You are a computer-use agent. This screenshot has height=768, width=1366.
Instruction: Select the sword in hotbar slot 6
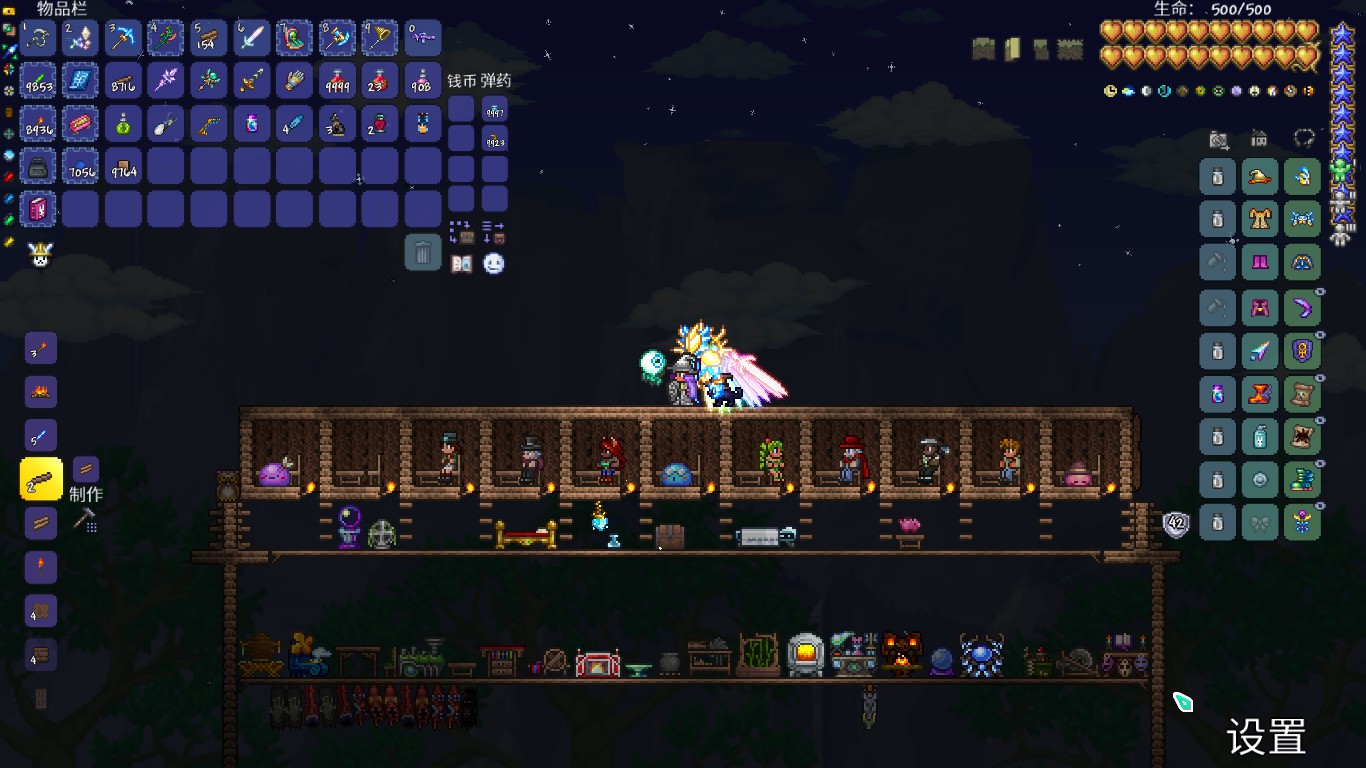point(252,38)
